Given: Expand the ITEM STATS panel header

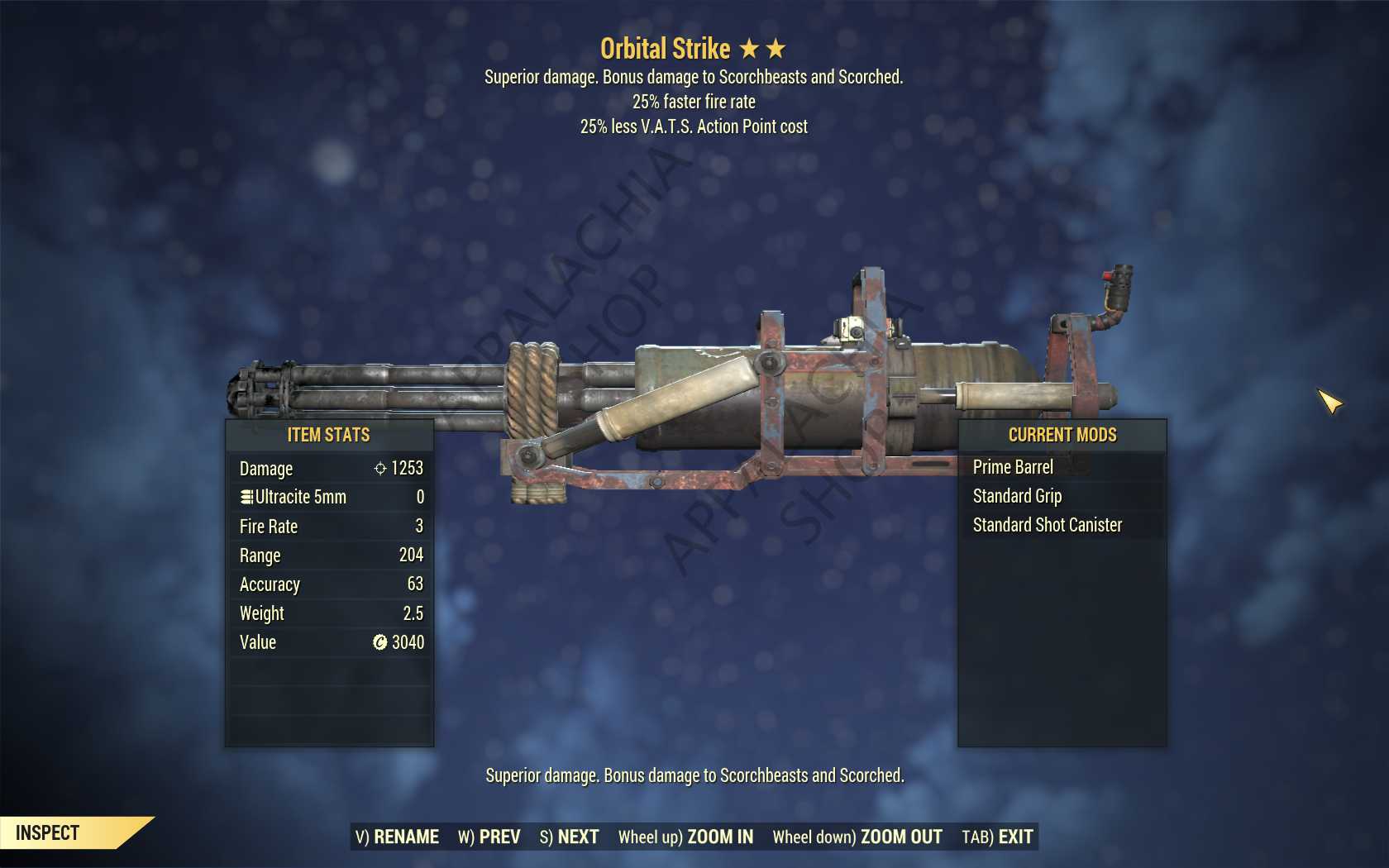Looking at the screenshot, I should [328, 435].
